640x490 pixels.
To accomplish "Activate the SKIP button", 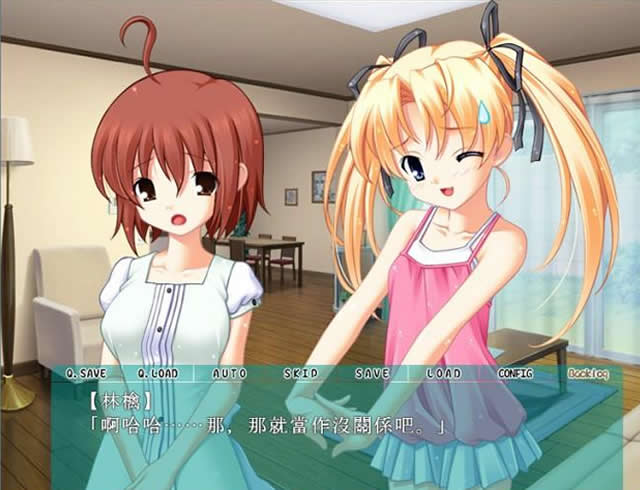I will pyautogui.click(x=300, y=374).
